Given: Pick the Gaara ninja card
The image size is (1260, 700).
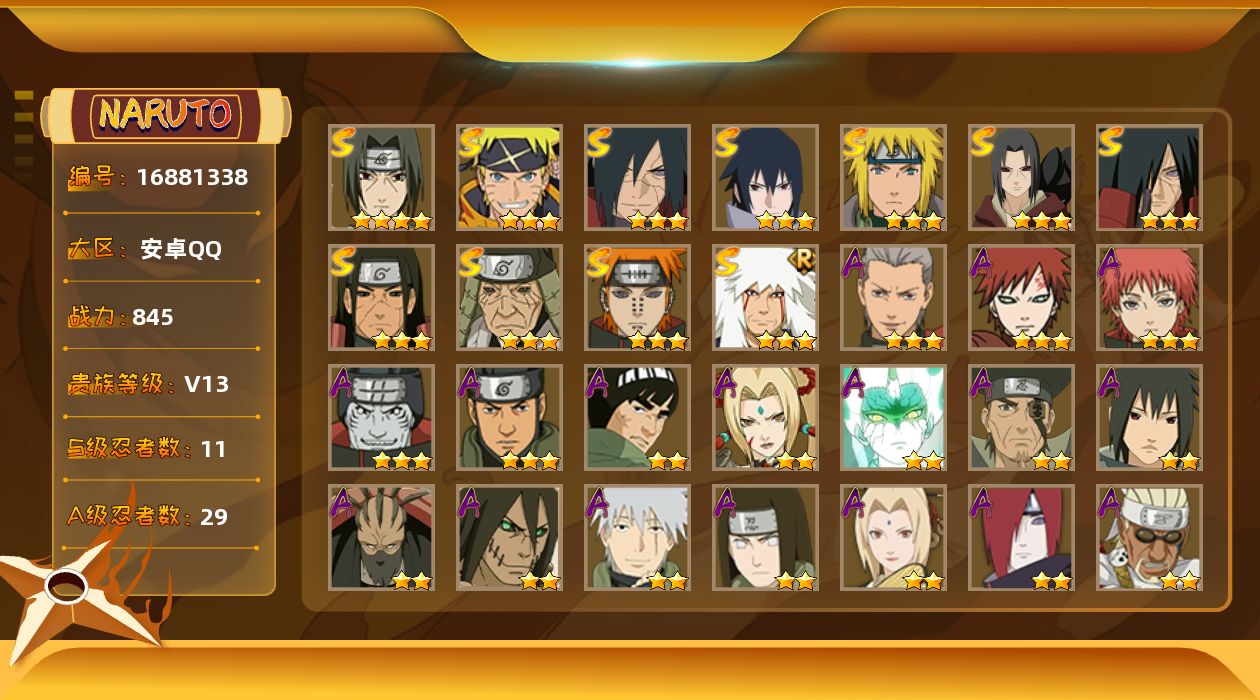Looking at the screenshot, I should click(1021, 298).
